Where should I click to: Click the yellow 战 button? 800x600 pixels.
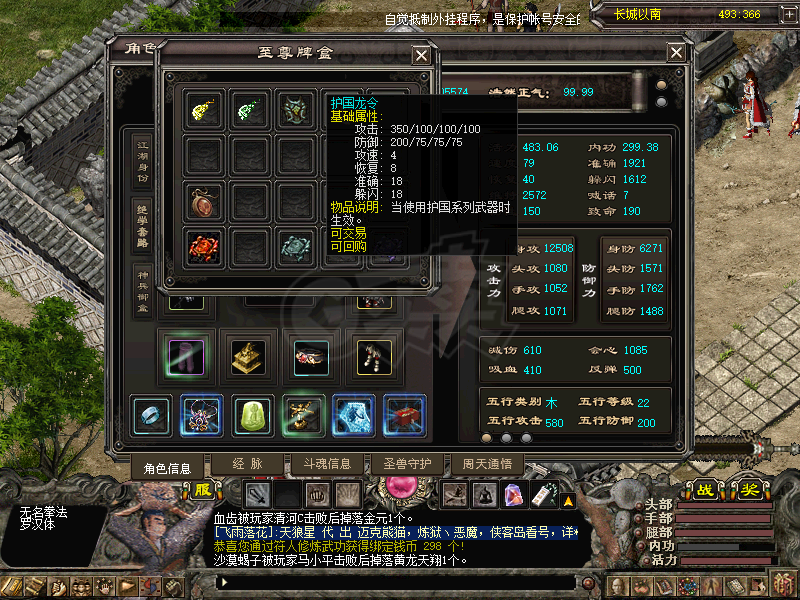pos(707,490)
